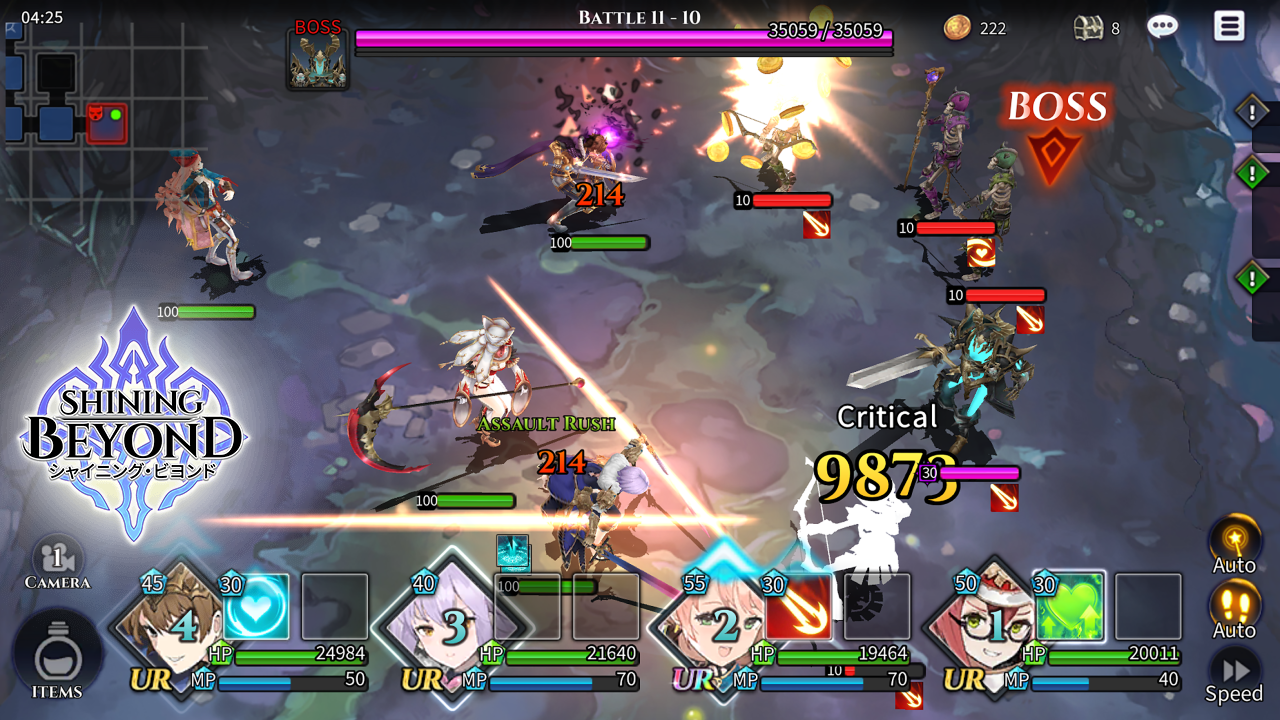Image resolution: width=1280 pixels, height=720 pixels.
Task: Open the Items potion bag
Action: pos(56,658)
